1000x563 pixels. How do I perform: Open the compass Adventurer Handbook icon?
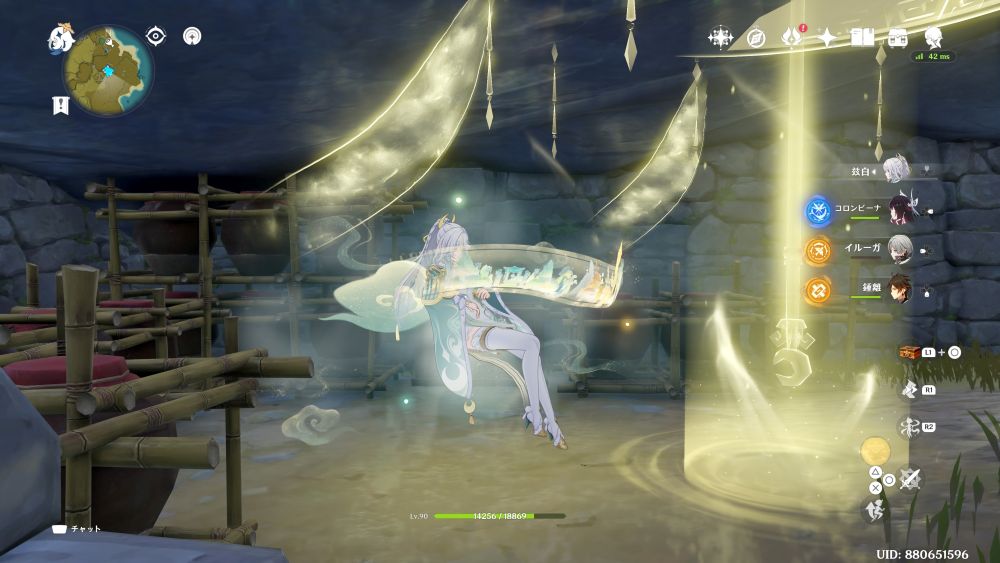point(756,38)
